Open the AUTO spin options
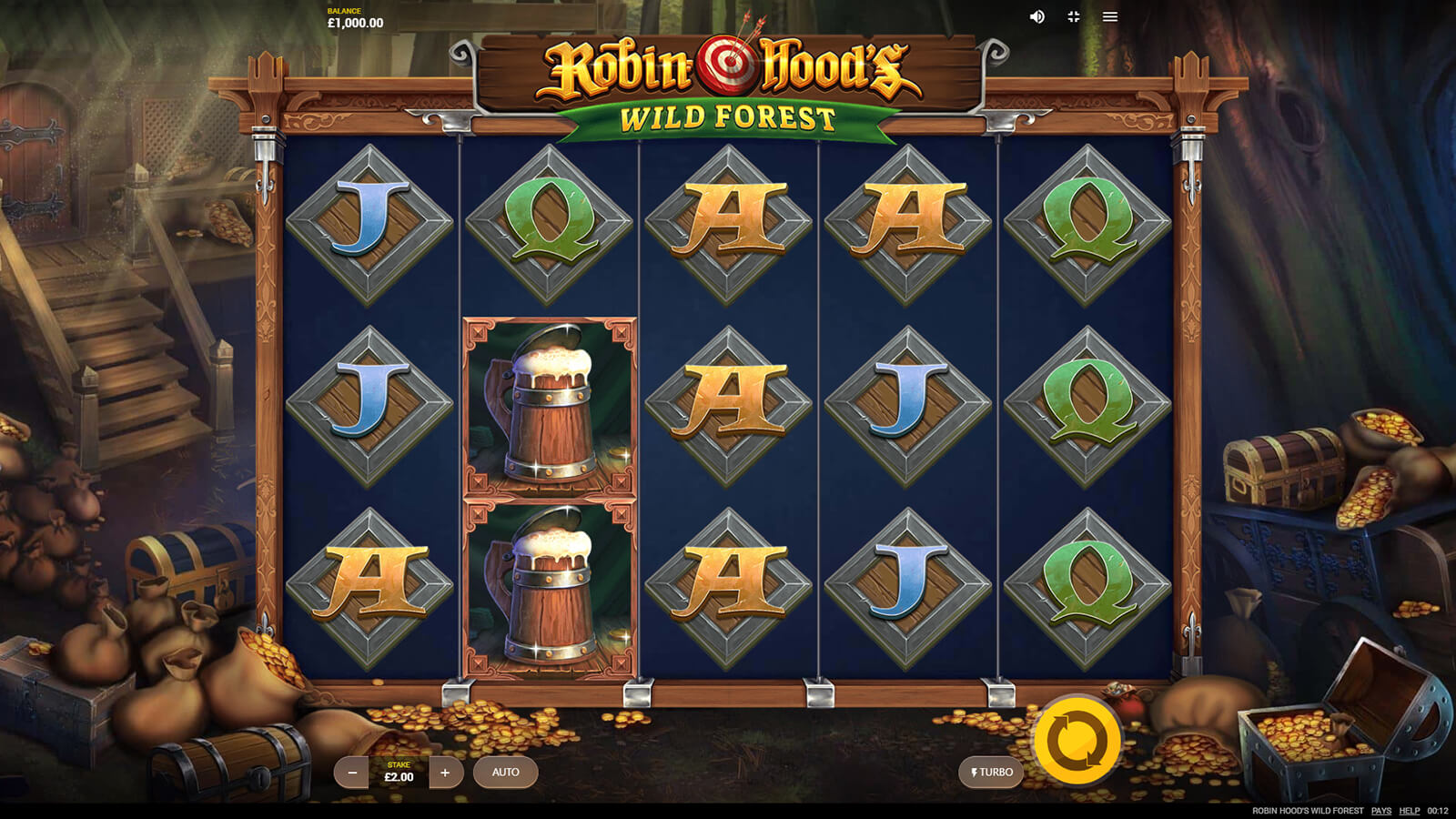Image resolution: width=1456 pixels, height=819 pixels. pos(505,773)
